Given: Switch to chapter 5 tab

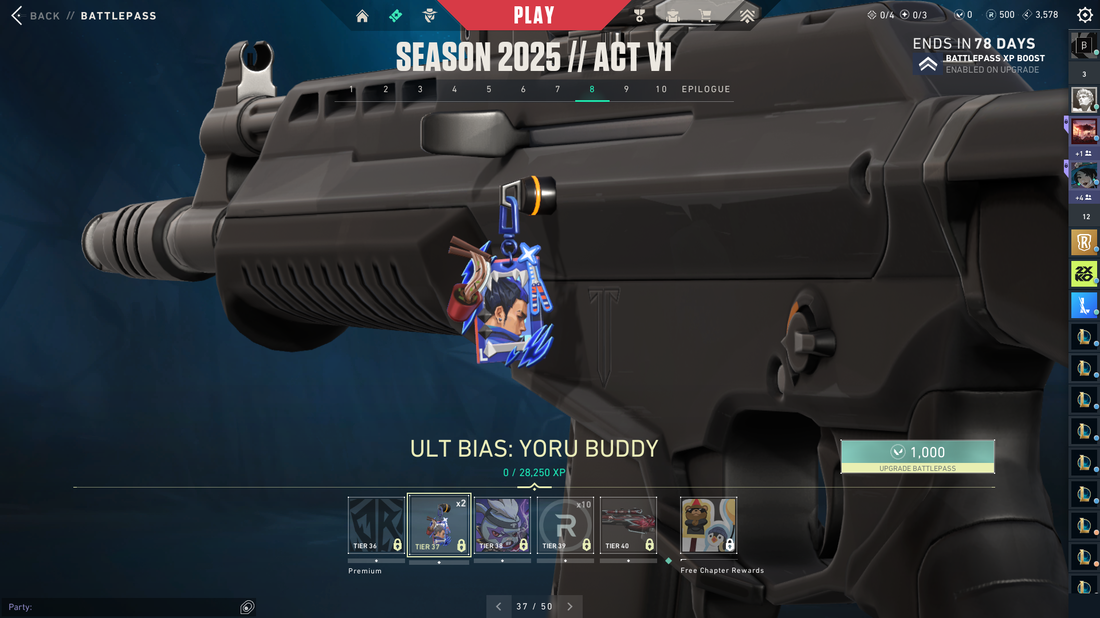Looking at the screenshot, I should pyautogui.click(x=489, y=89).
